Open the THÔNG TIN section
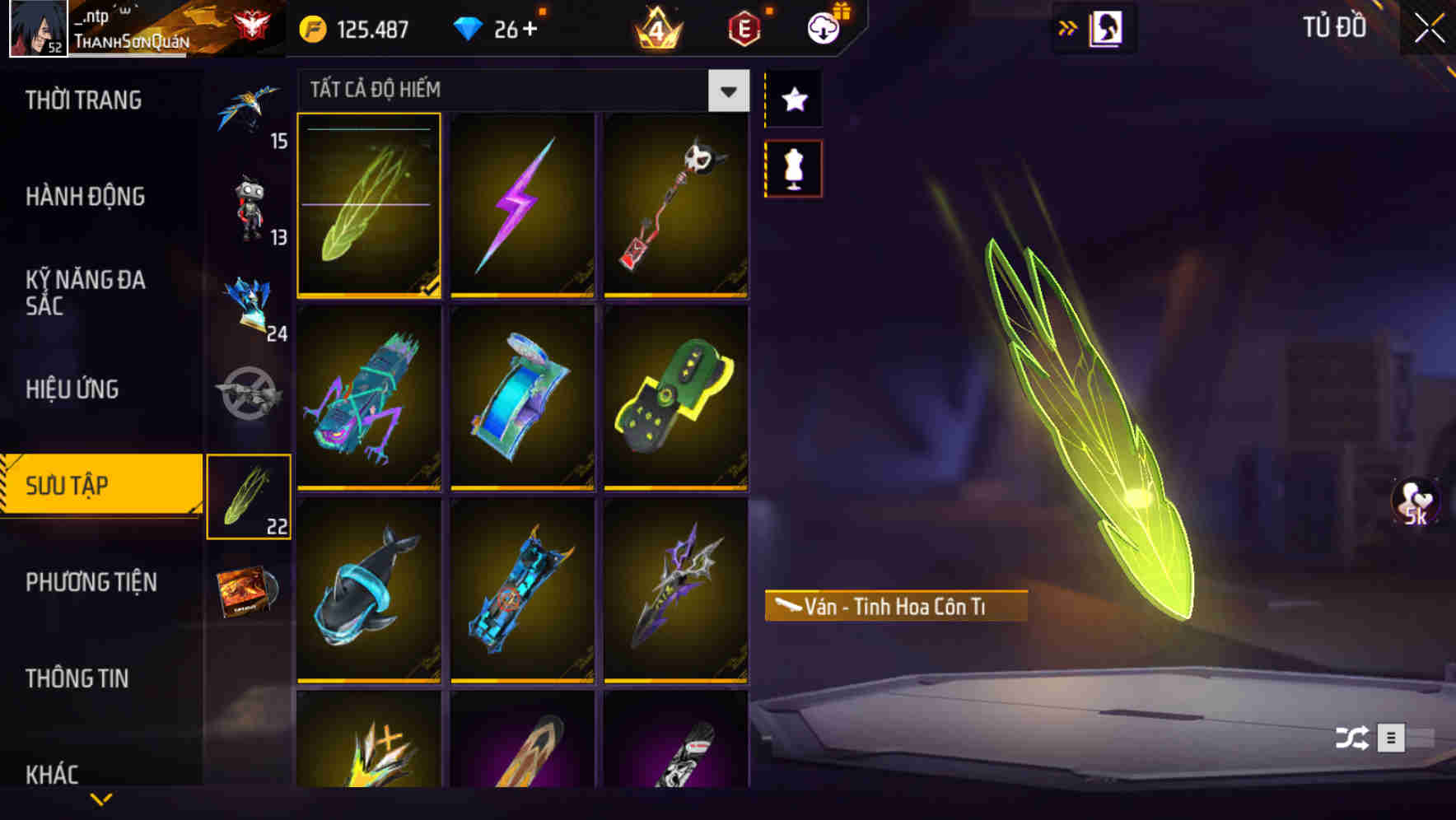 point(79,678)
